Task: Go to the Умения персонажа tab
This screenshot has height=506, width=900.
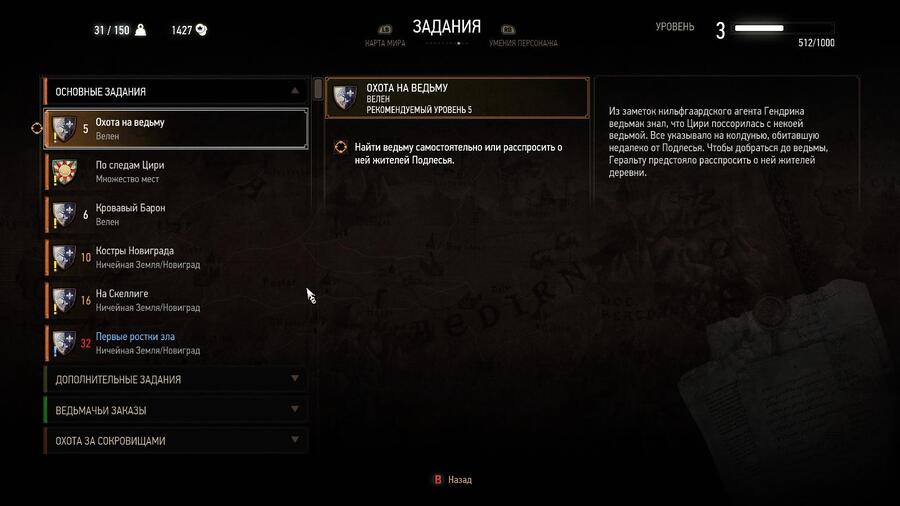Action: [523, 43]
